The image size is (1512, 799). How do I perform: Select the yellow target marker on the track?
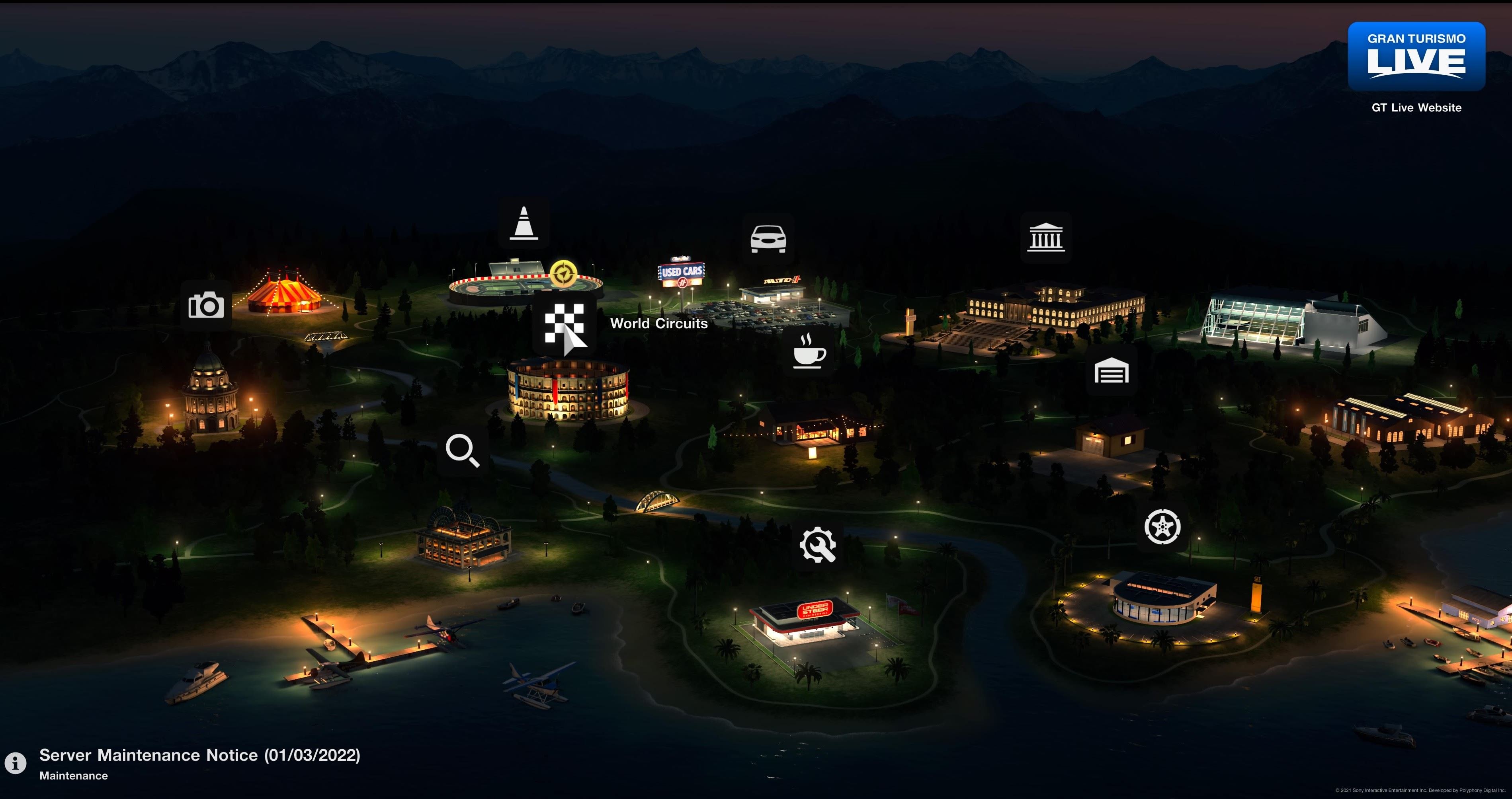(x=563, y=274)
